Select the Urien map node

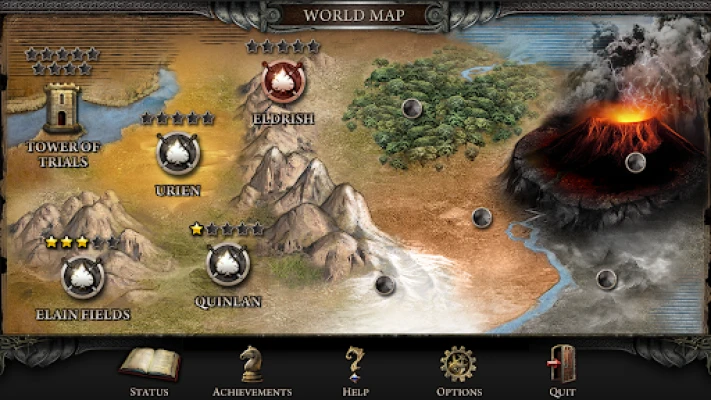pyautogui.click(x=178, y=153)
